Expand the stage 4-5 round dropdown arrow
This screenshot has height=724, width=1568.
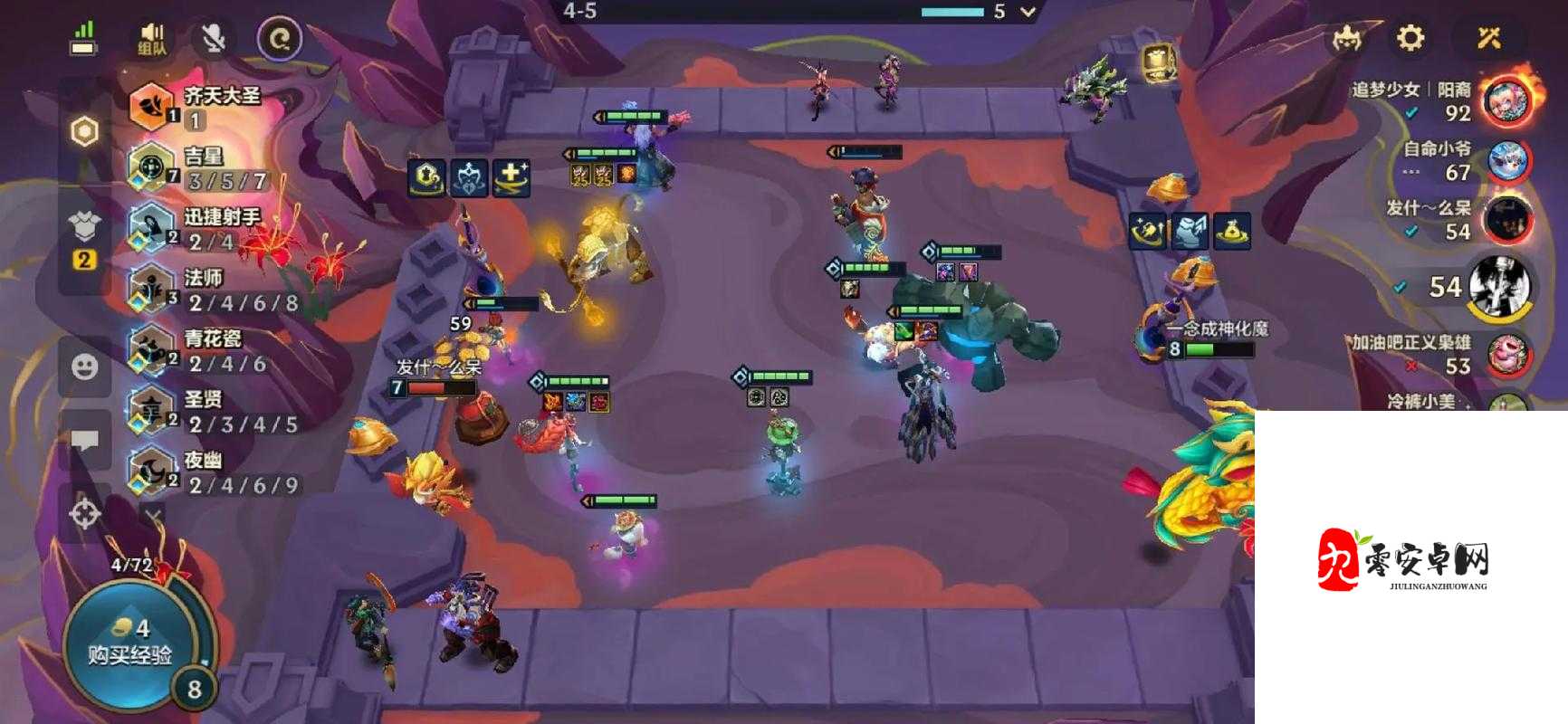tap(1028, 12)
